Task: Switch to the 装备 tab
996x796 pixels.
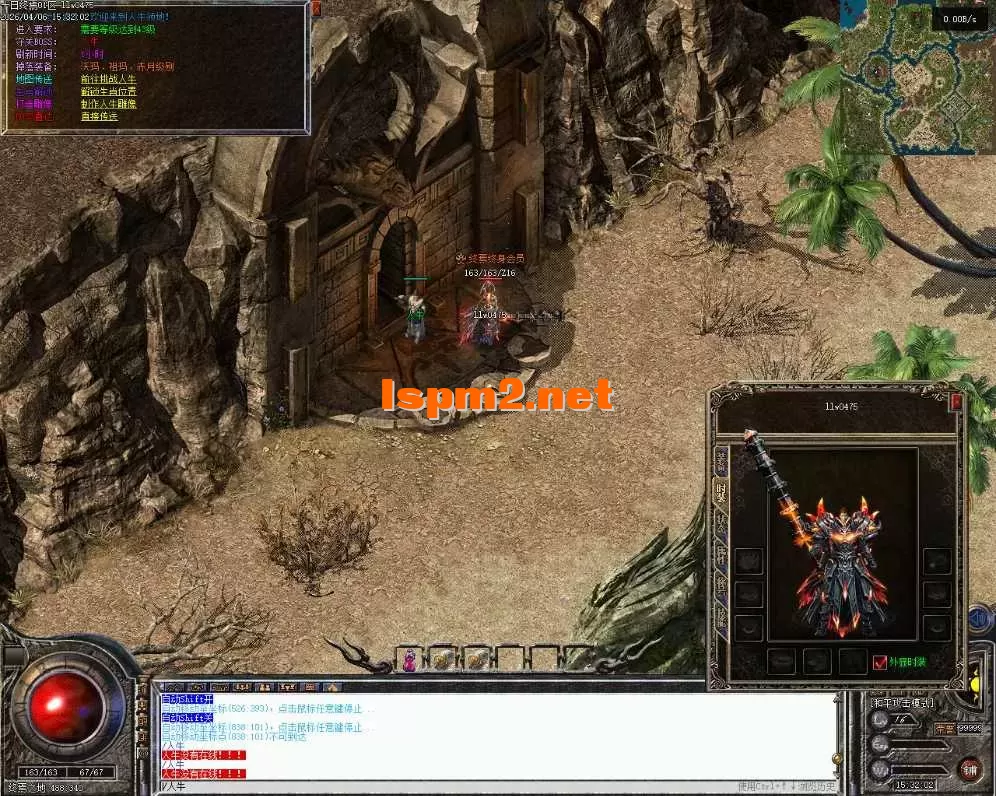Action: (x=720, y=461)
